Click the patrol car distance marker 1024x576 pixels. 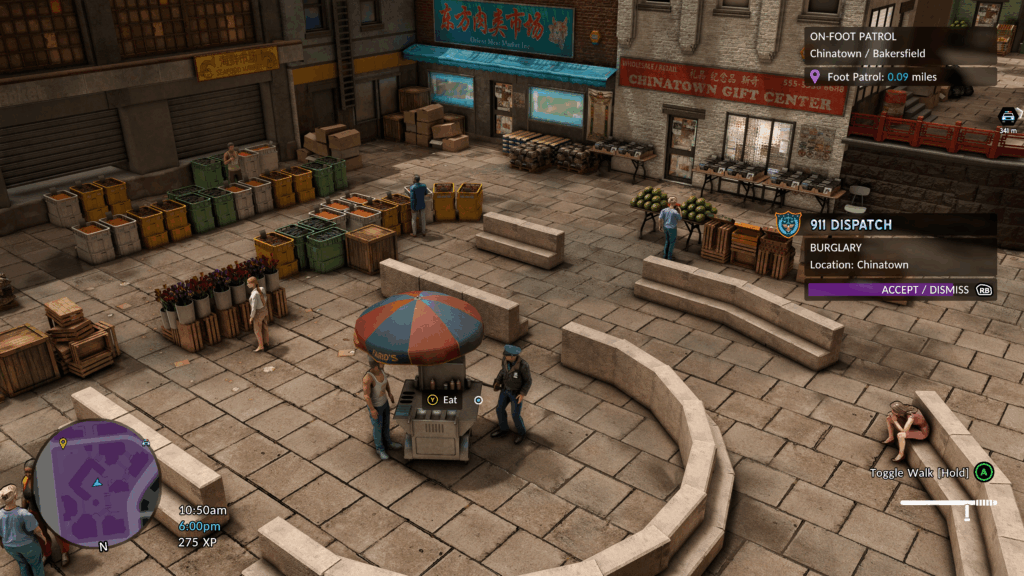coord(1007,119)
